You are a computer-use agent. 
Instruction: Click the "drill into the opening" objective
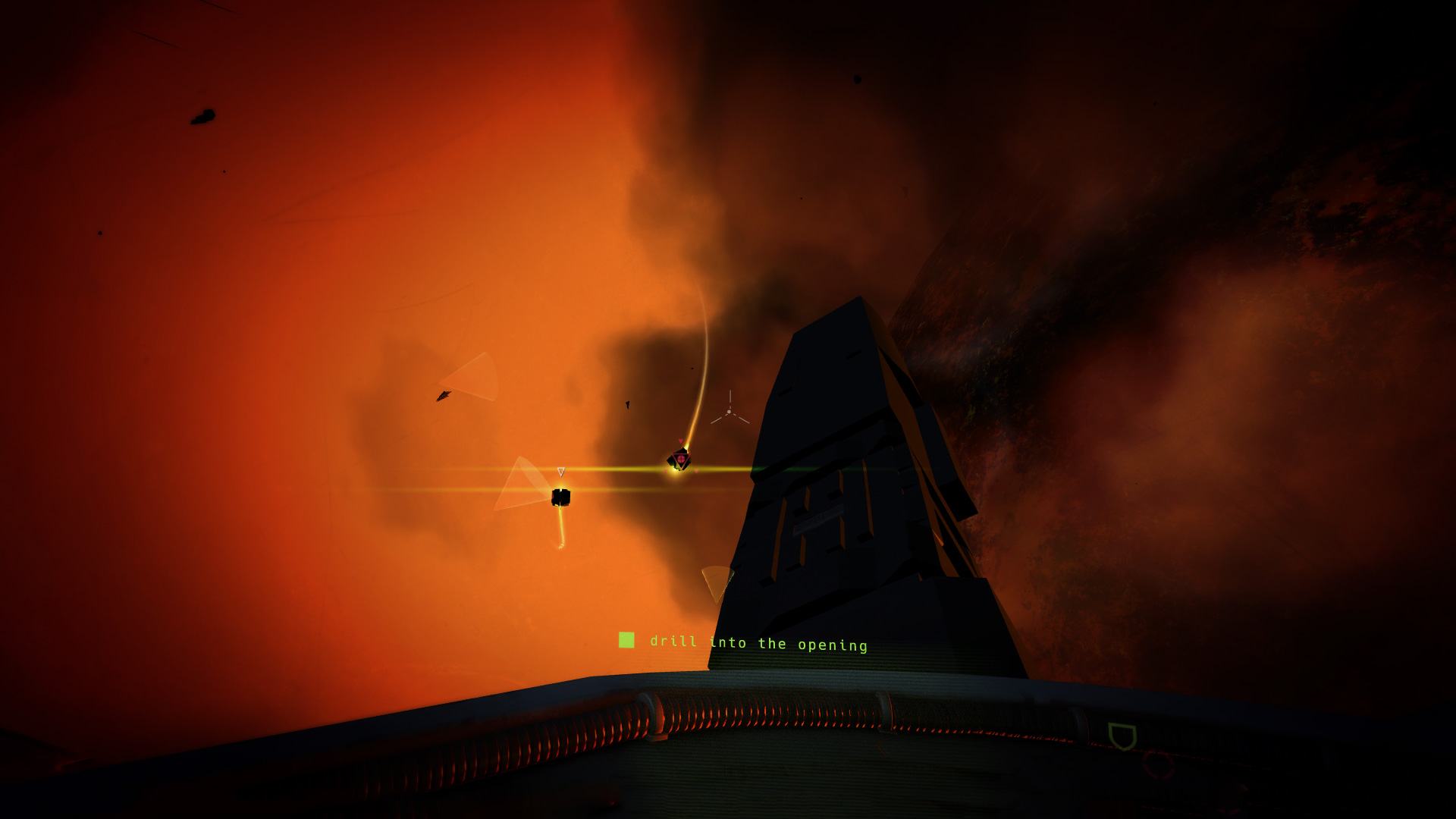758,644
